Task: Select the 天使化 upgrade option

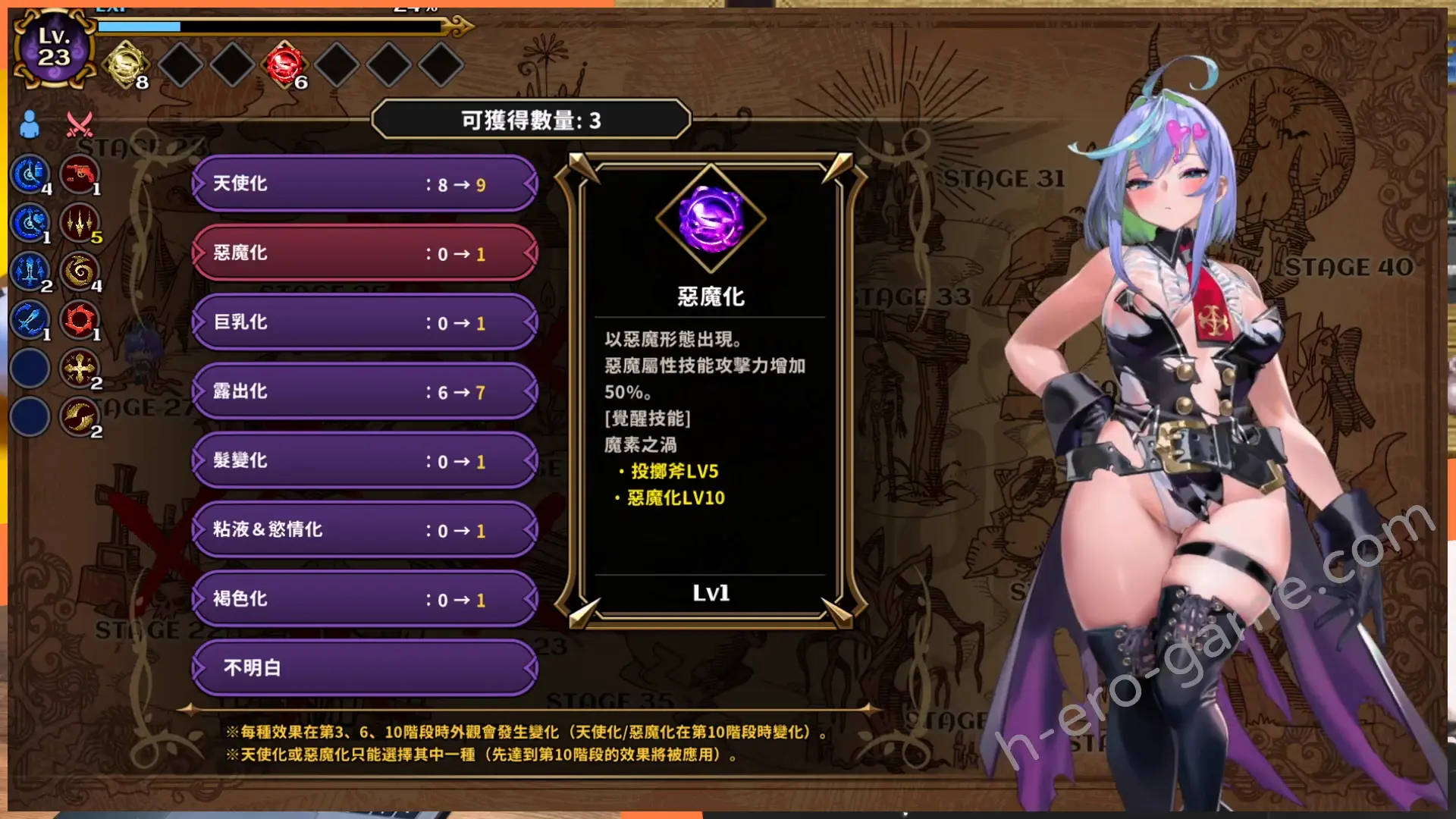Action: pos(365,184)
